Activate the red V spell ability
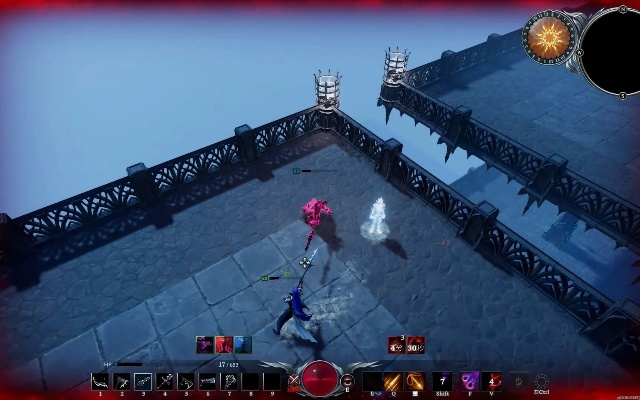 [x=493, y=381]
